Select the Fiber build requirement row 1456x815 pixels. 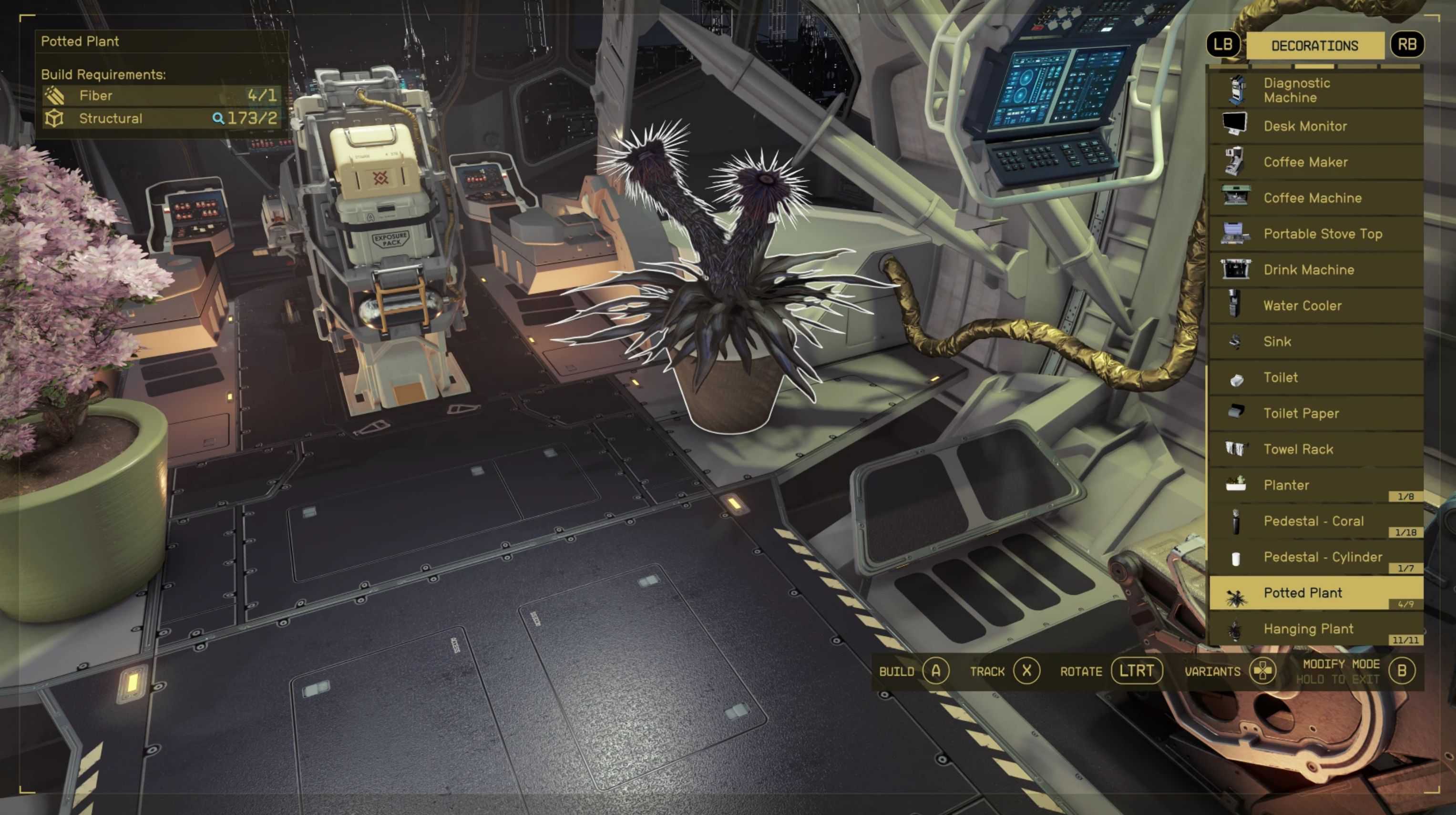pos(161,95)
